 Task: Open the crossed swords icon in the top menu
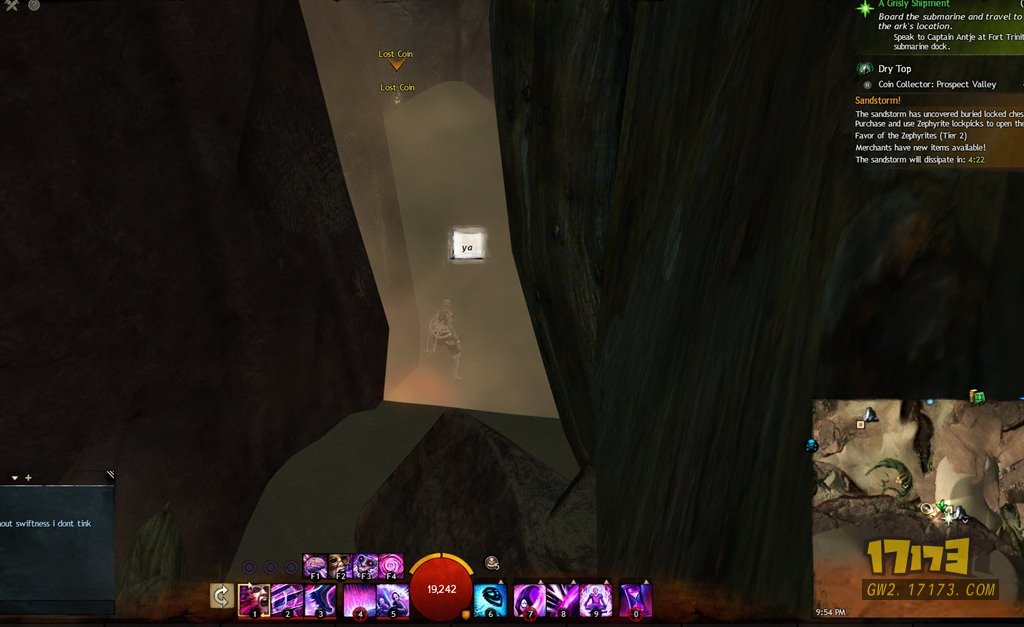pos(11,6)
